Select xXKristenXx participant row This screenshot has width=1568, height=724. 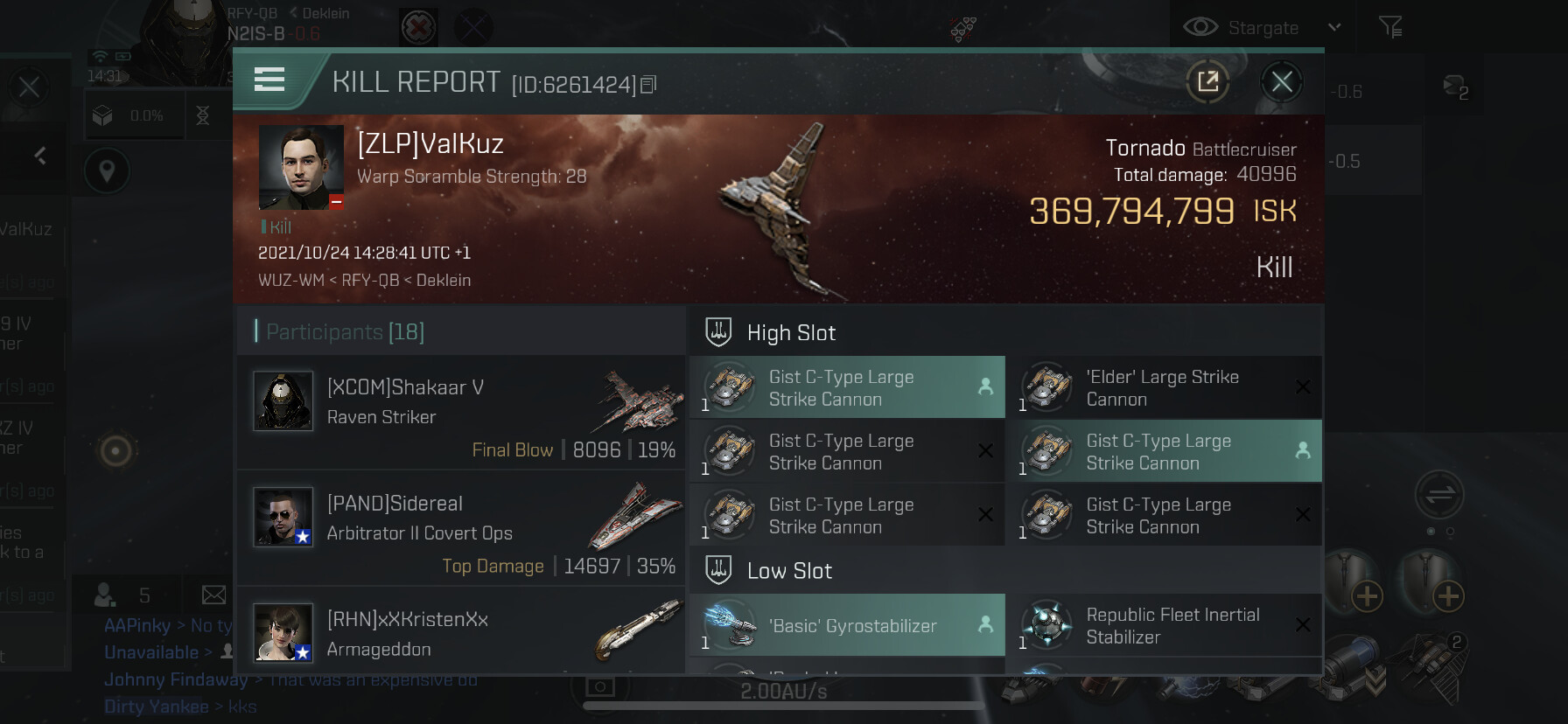point(461,633)
